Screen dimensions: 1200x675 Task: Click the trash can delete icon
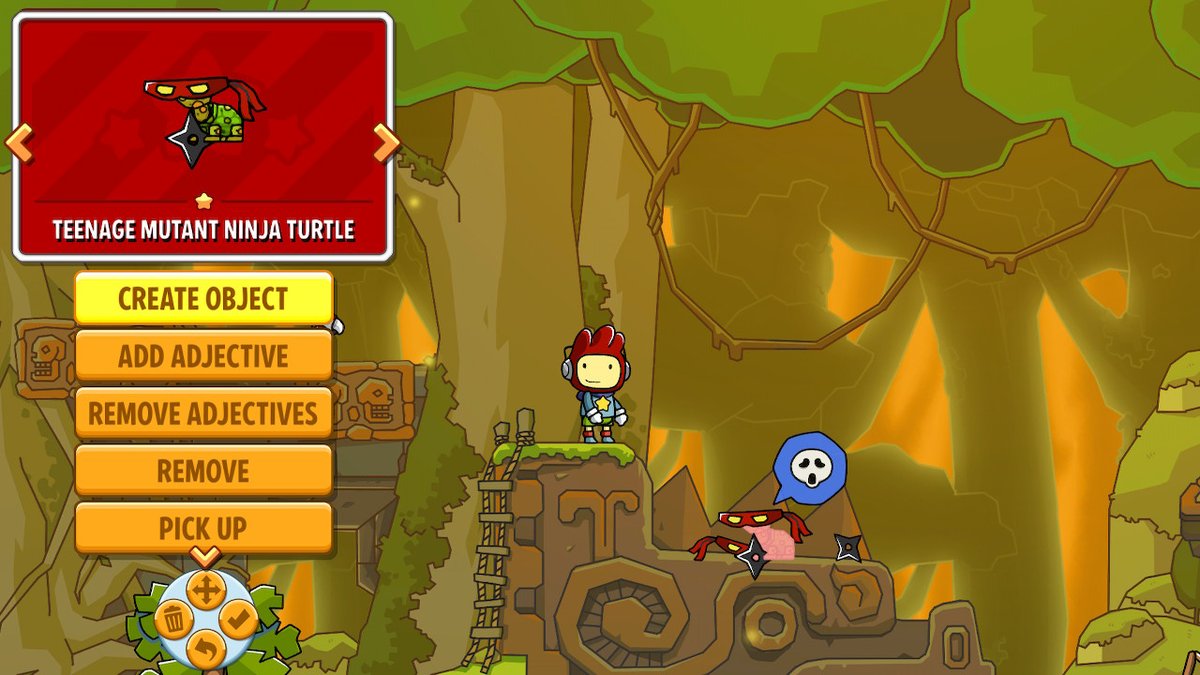173,621
